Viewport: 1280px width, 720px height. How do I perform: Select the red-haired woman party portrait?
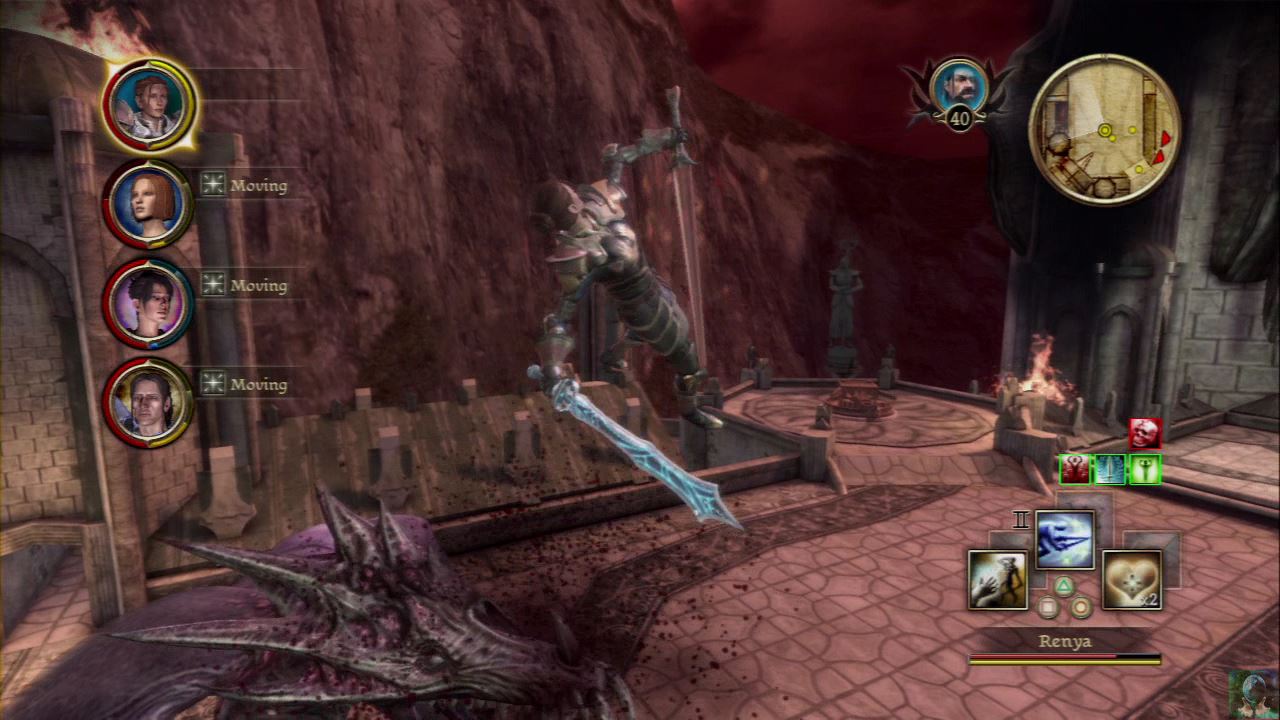(x=147, y=203)
